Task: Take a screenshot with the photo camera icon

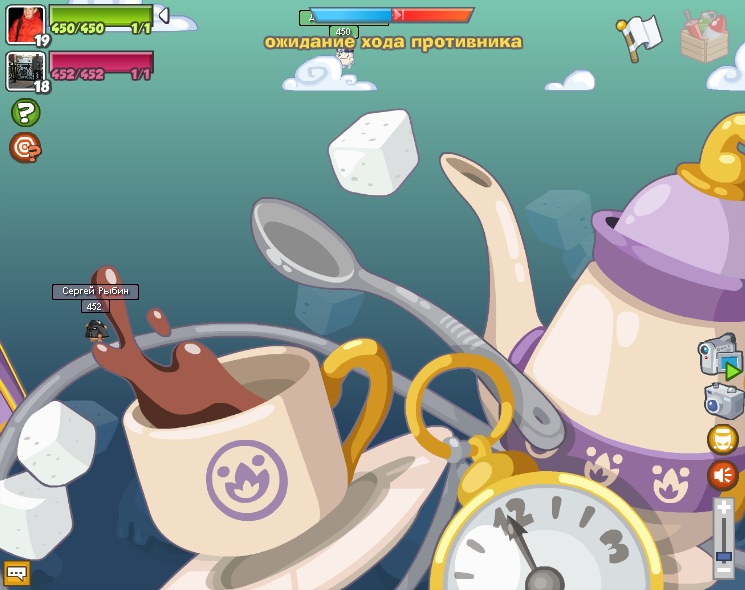Action: pyautogui.click(x=723, y=401)
